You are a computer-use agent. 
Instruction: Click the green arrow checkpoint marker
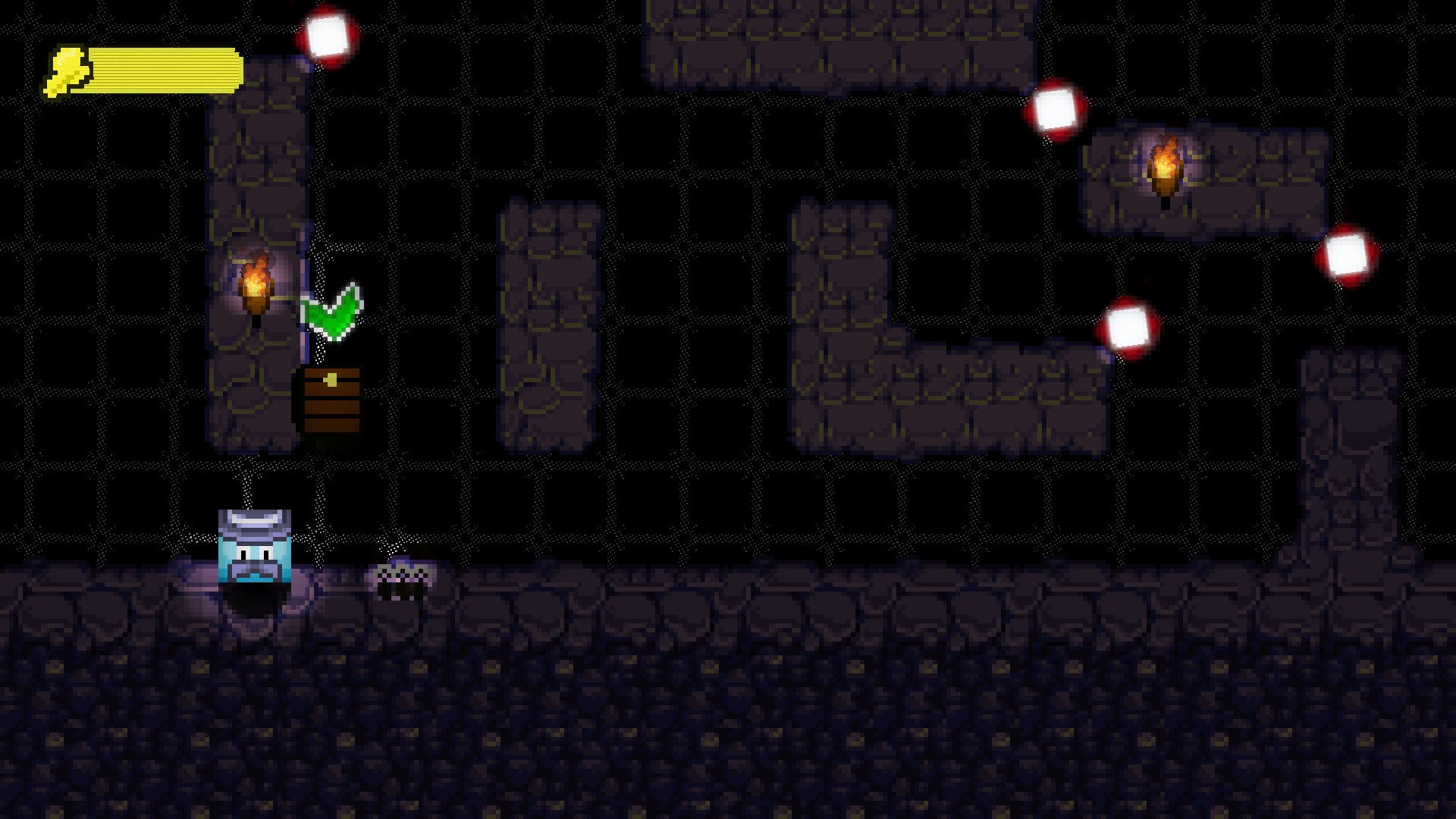332,311
